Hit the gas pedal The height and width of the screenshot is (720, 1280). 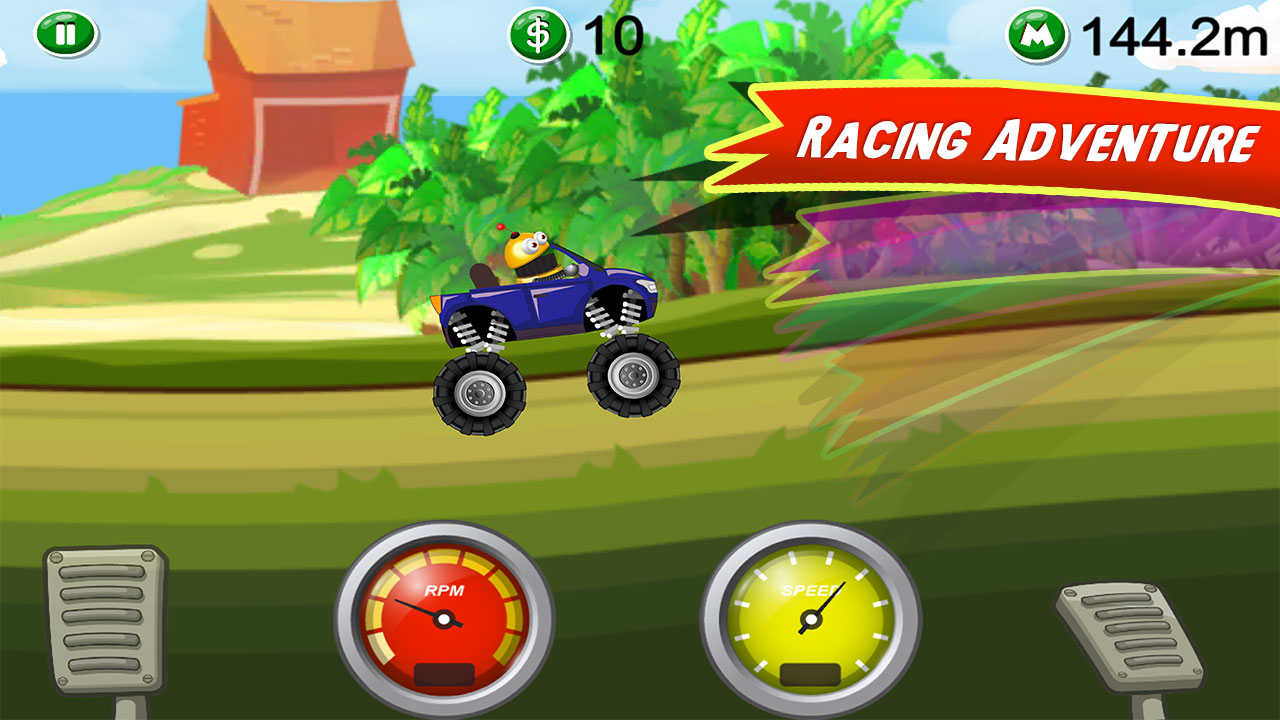point(1130,636)
